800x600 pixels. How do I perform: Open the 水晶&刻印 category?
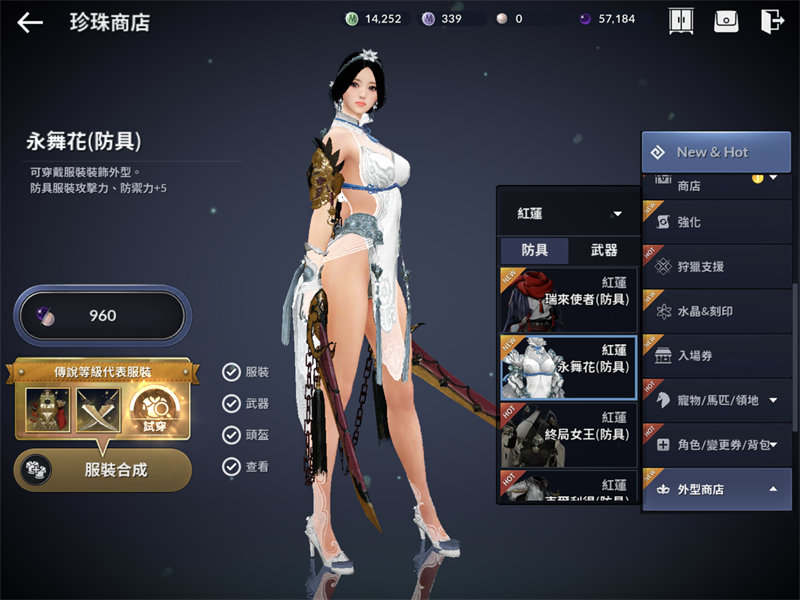[715, 311]
